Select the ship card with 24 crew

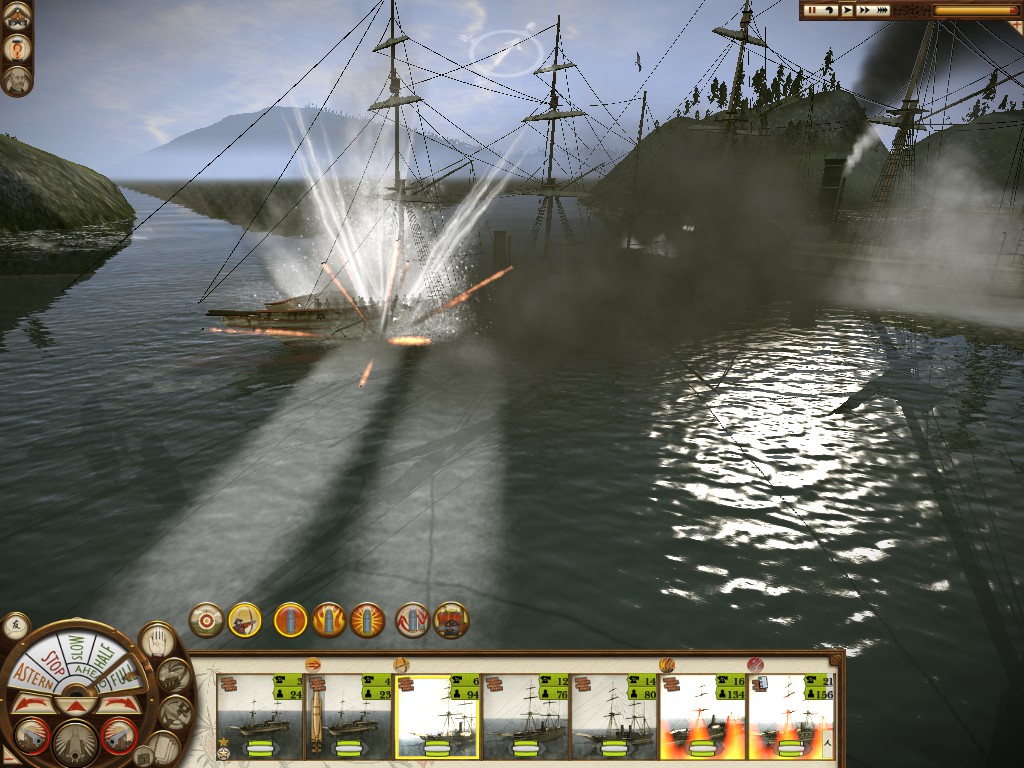coord(260,716)
